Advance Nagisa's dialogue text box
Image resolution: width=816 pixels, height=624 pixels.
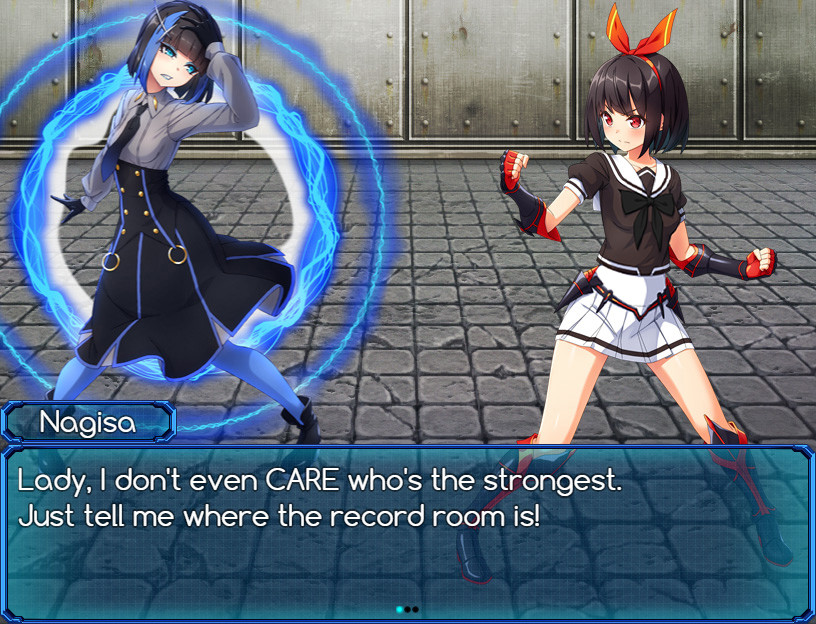point(407,530)
